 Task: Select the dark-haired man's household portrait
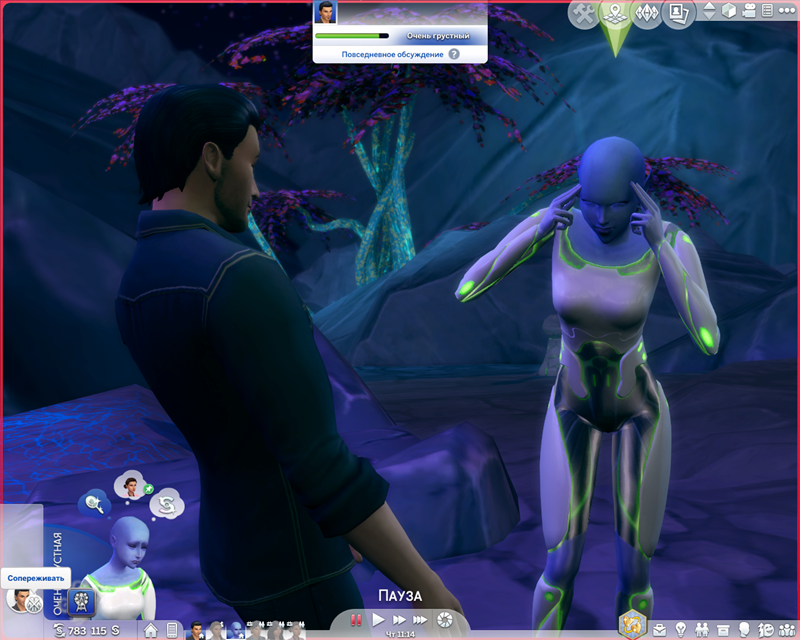[x=196, y=630]
